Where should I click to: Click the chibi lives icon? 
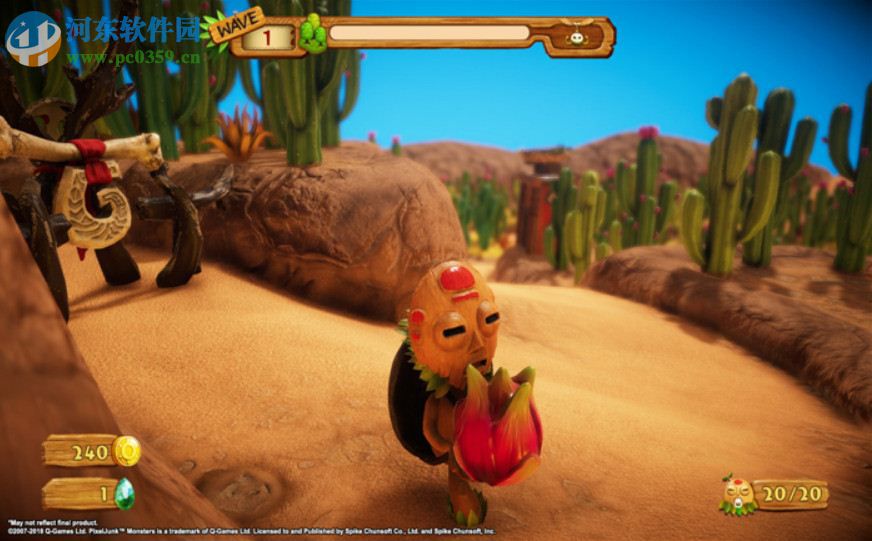coord(738,495)
